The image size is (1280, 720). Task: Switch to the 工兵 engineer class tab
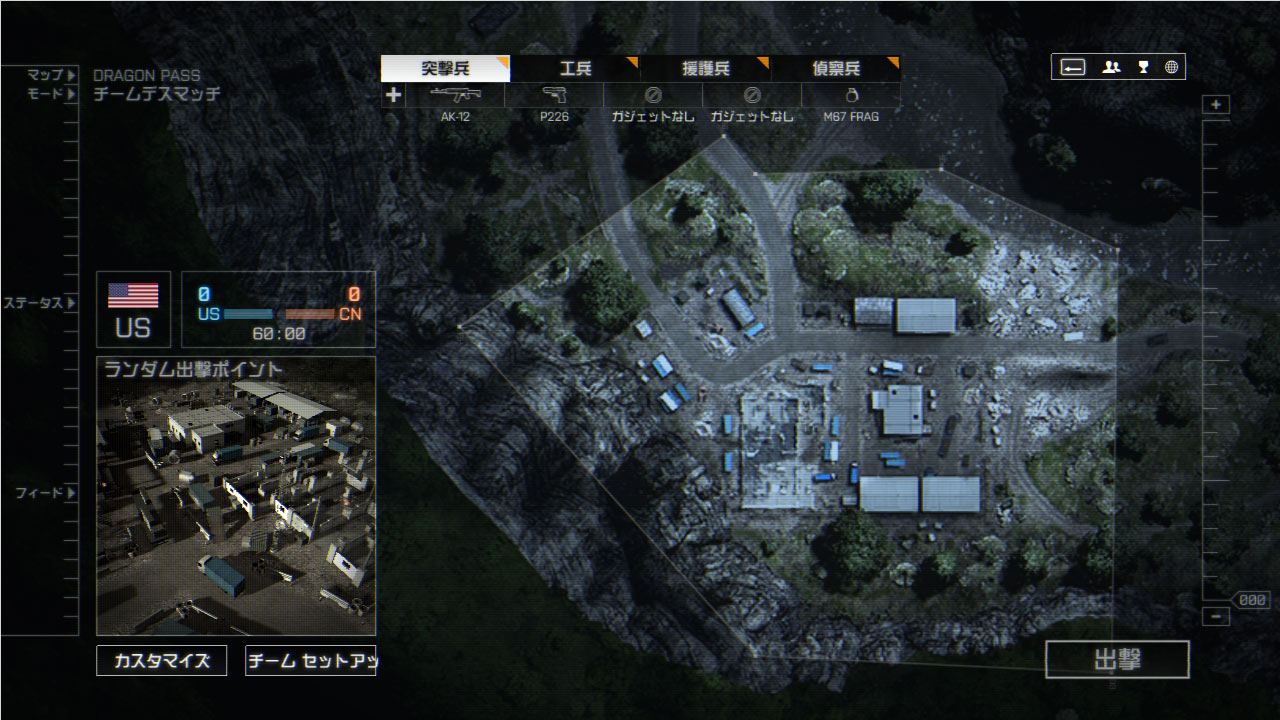click(x=575, y=69)
